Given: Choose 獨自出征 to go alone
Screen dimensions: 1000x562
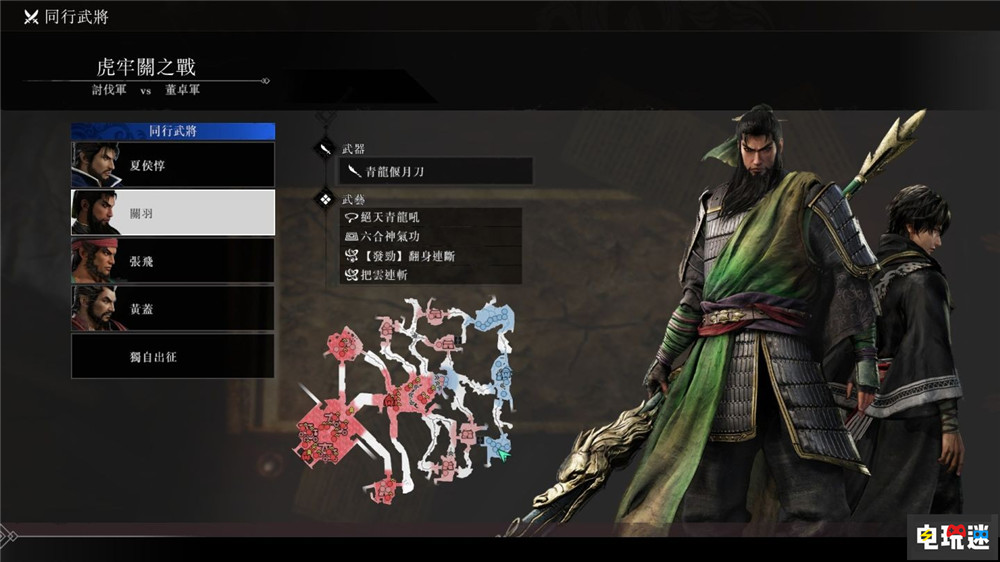Looking at the screenshot, I should 173,356.
